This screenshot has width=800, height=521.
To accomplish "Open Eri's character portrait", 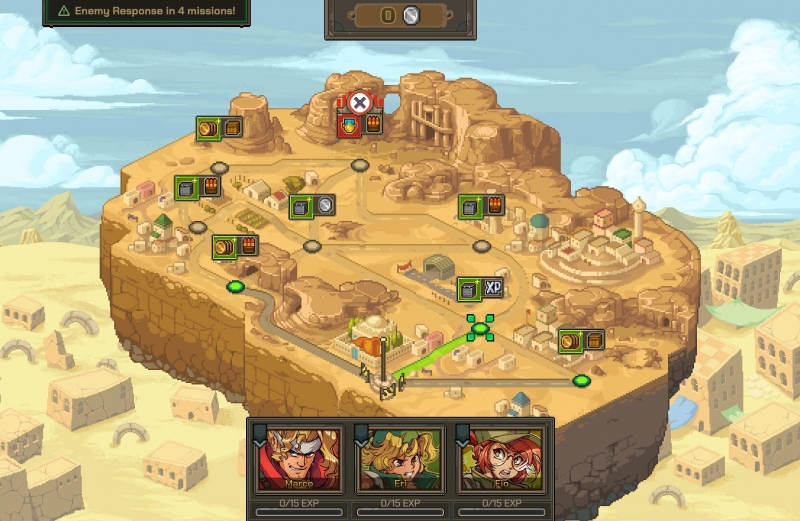I will point(400,459).
